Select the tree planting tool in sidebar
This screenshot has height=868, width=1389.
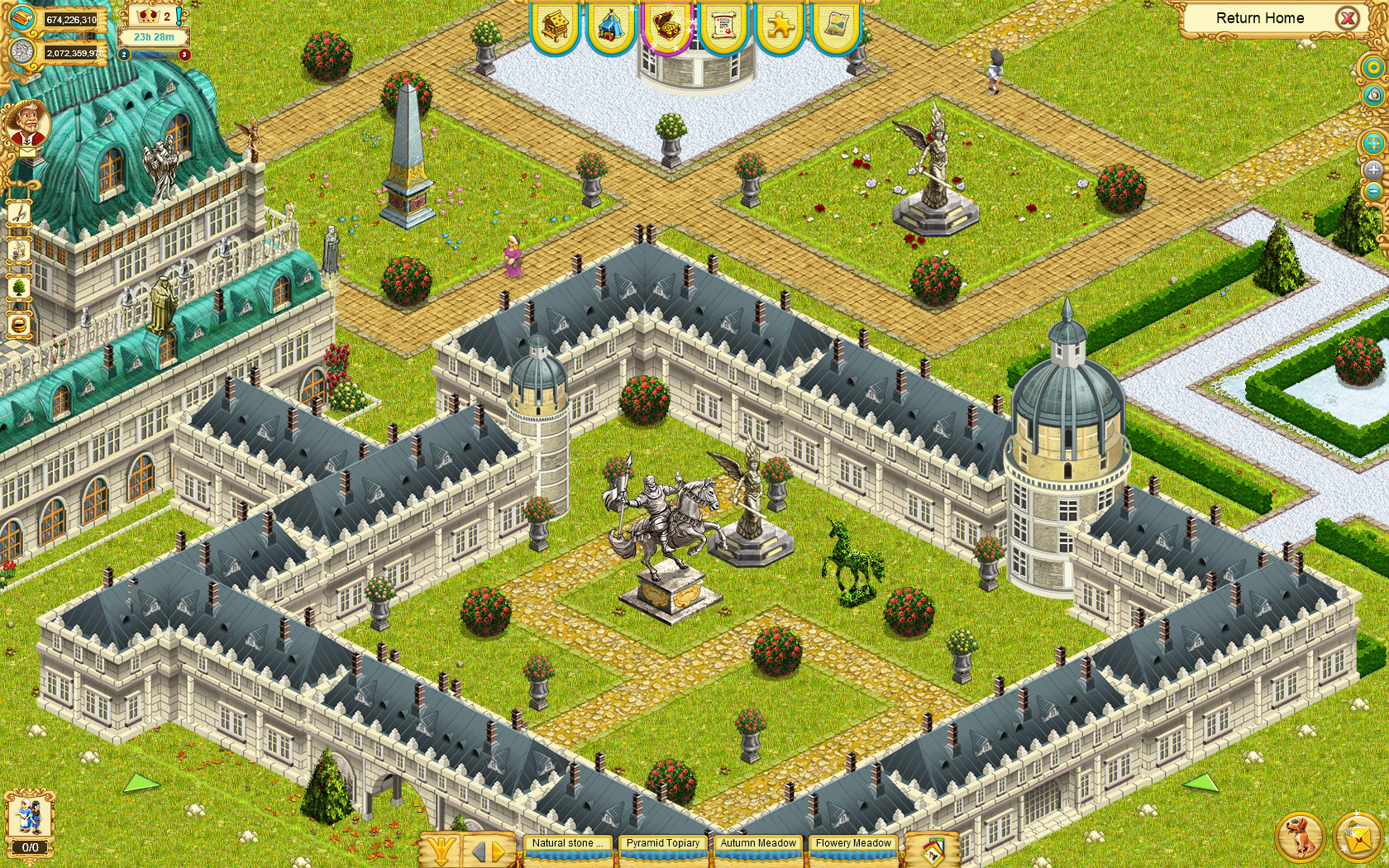[x=18, y=286]
